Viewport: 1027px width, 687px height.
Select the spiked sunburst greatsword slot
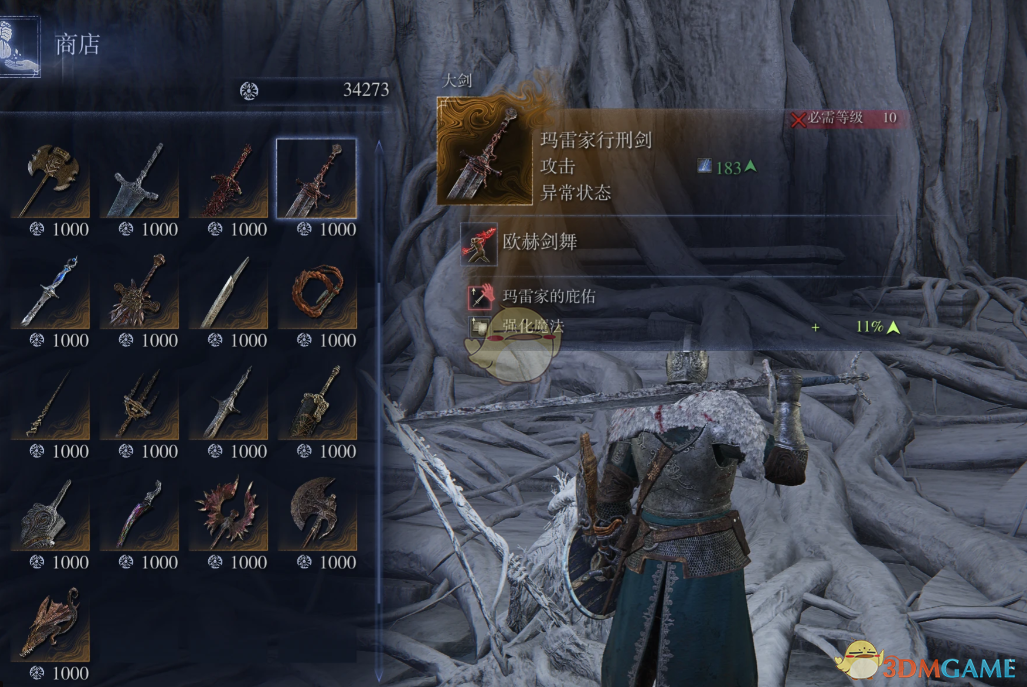pos(139,291)
